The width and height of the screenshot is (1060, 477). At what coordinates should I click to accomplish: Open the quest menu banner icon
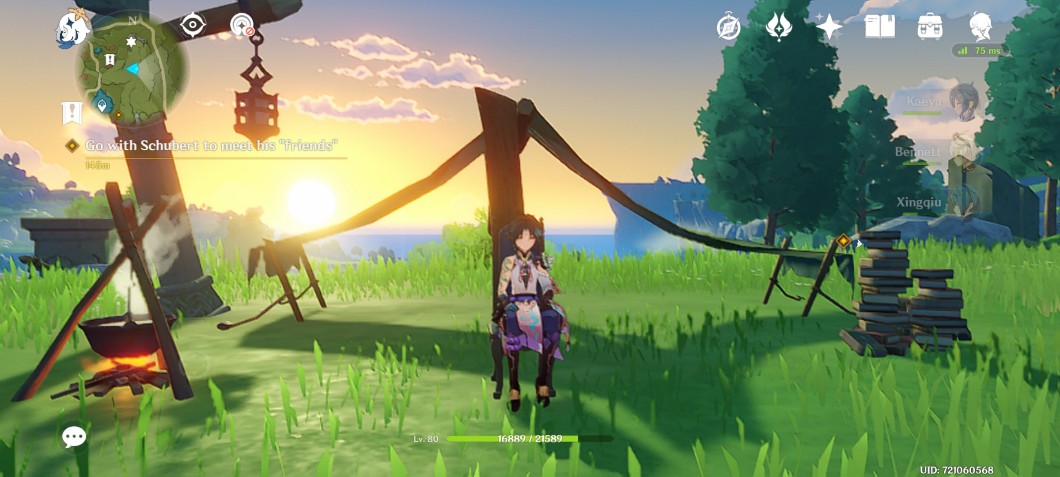[x=70, y=112]
